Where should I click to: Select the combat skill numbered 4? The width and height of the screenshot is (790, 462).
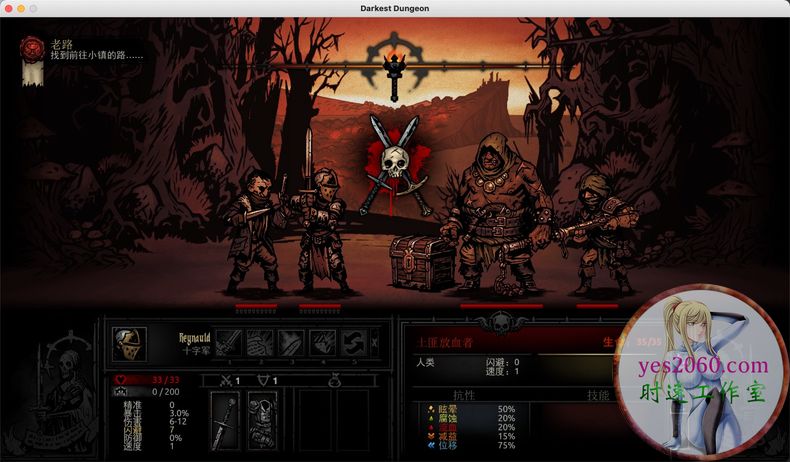[322, 343]
